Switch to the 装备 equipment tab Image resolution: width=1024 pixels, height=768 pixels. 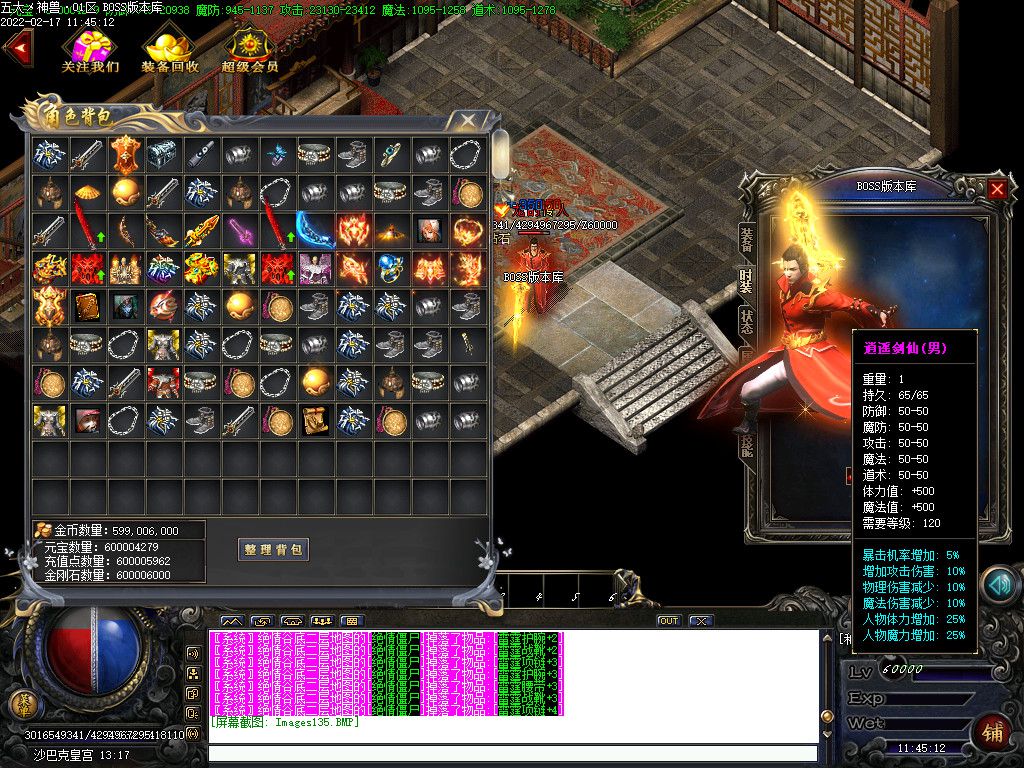747,238
